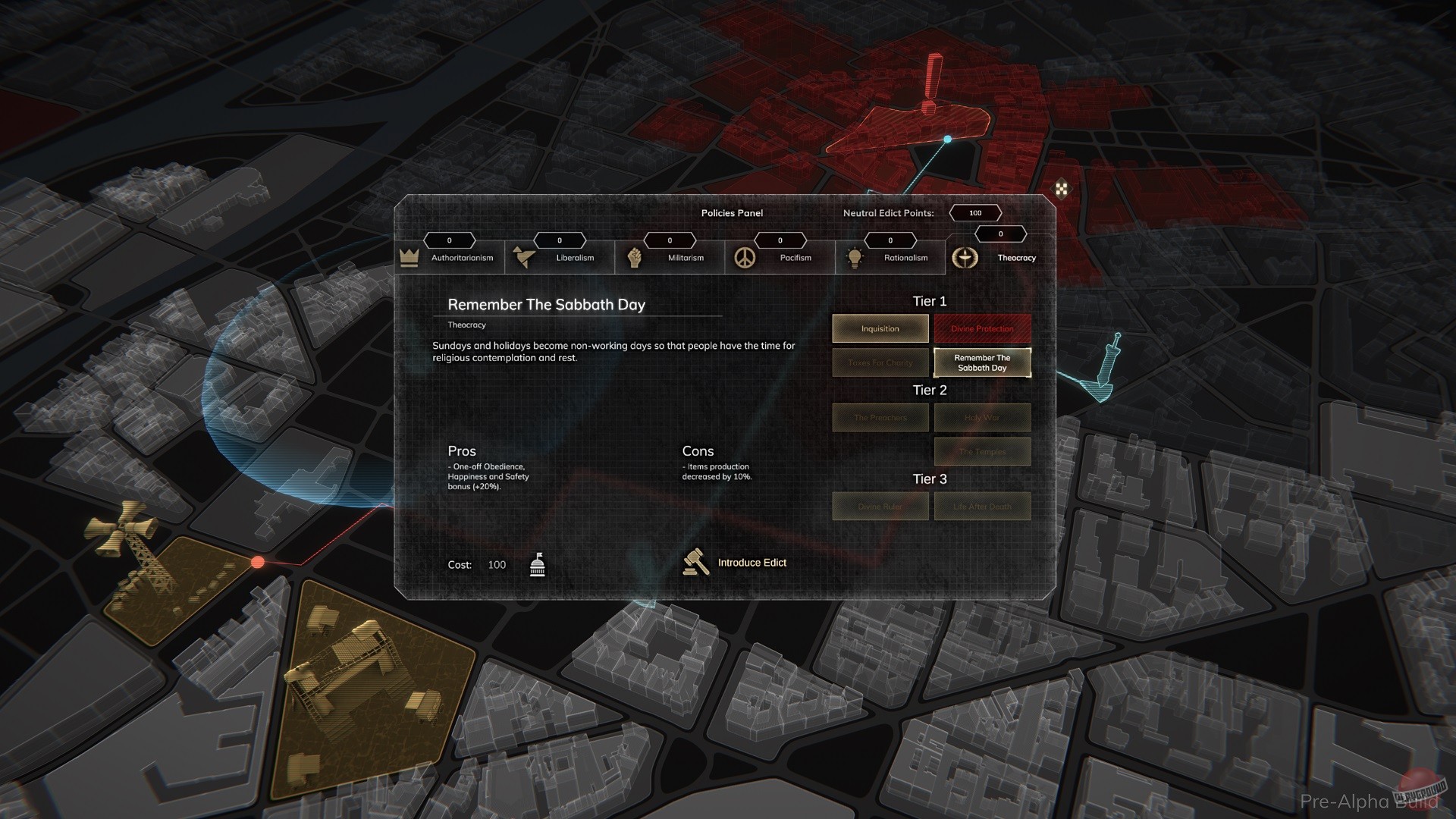The image size is (1456, 819).
Task: Select the Taxes For Charity edict
Action: click(880, 362)
